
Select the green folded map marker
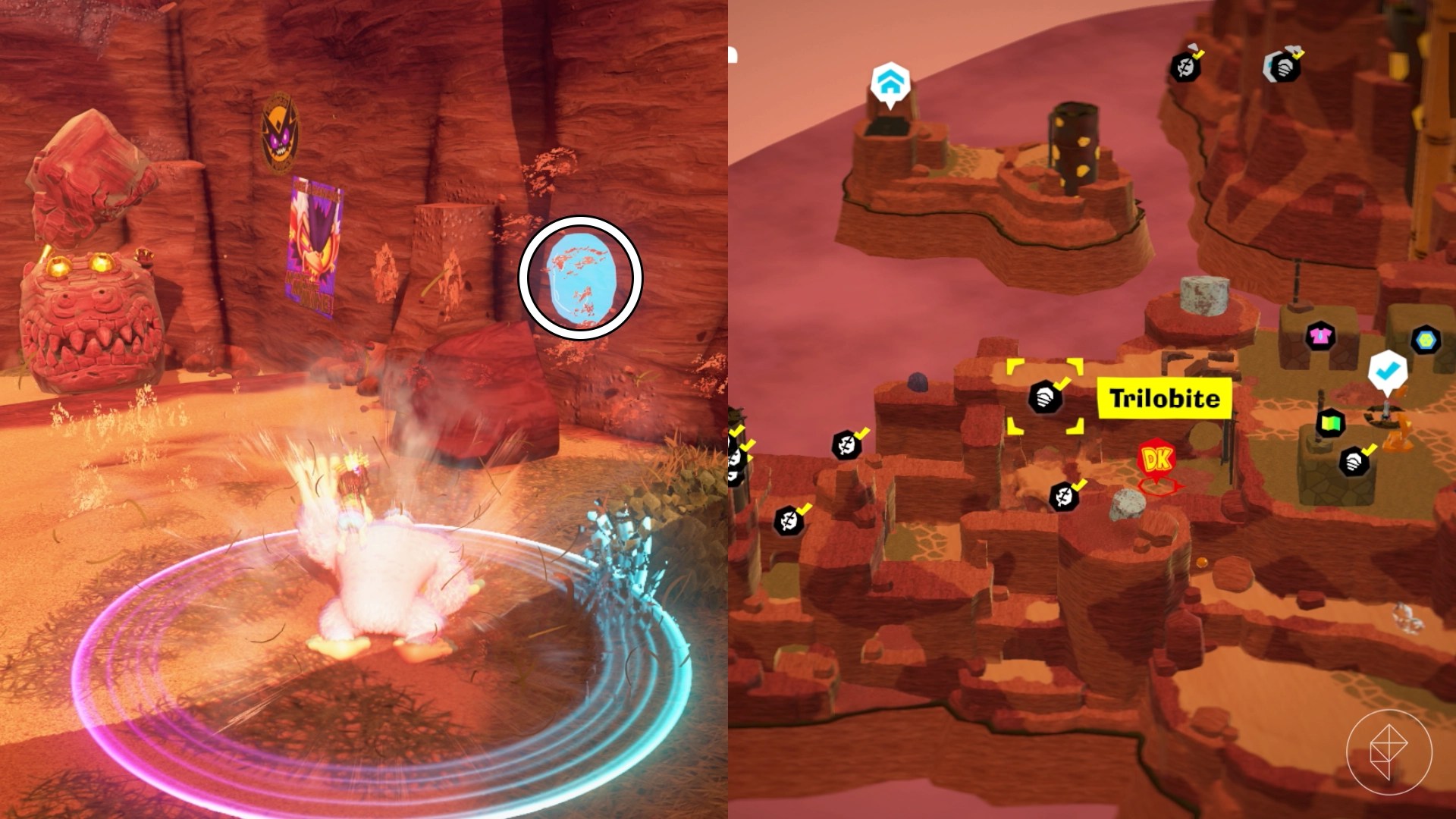(1330, 423)
